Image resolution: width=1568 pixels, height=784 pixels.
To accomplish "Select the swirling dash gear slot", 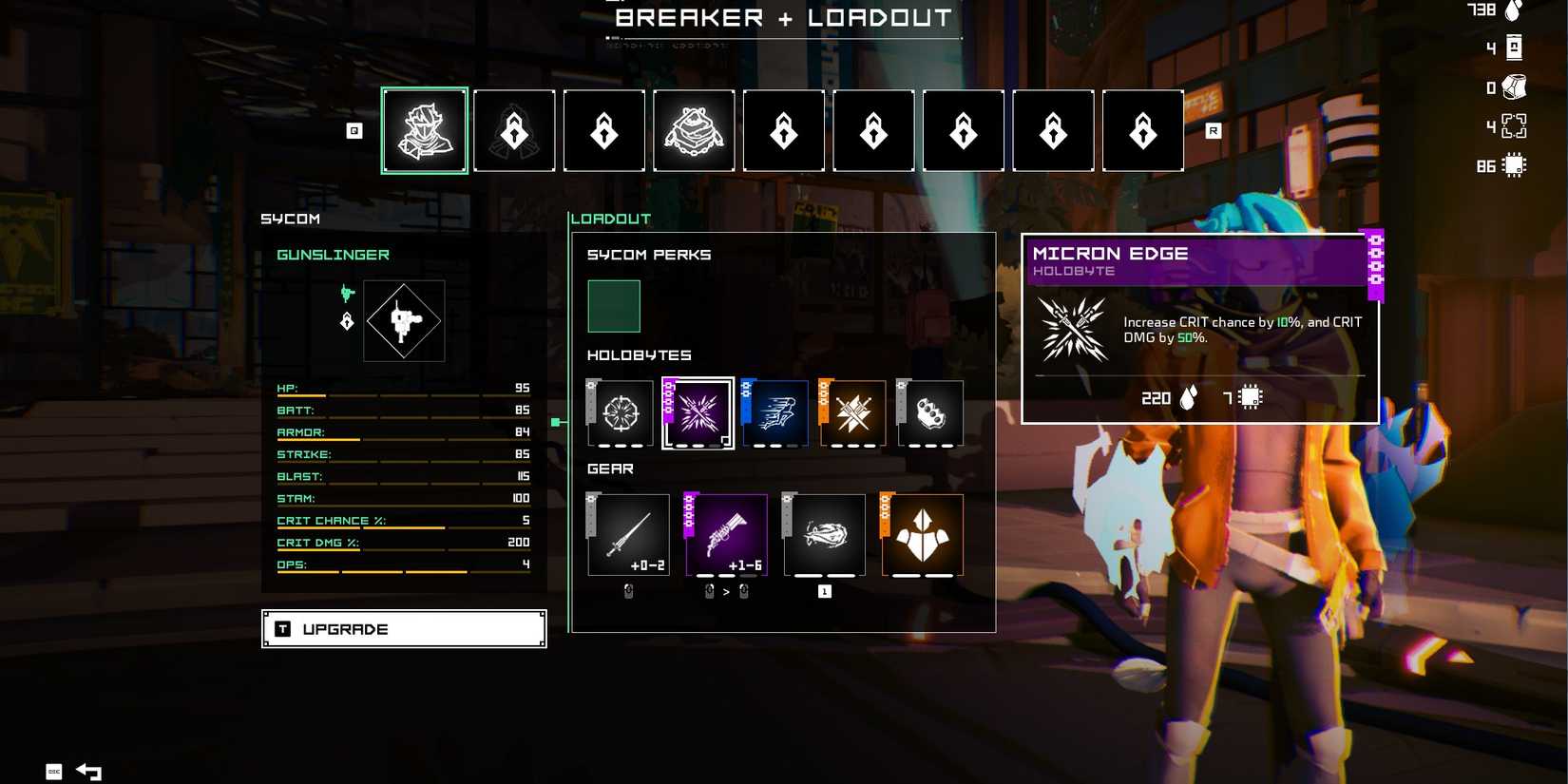I will [825, 535].
